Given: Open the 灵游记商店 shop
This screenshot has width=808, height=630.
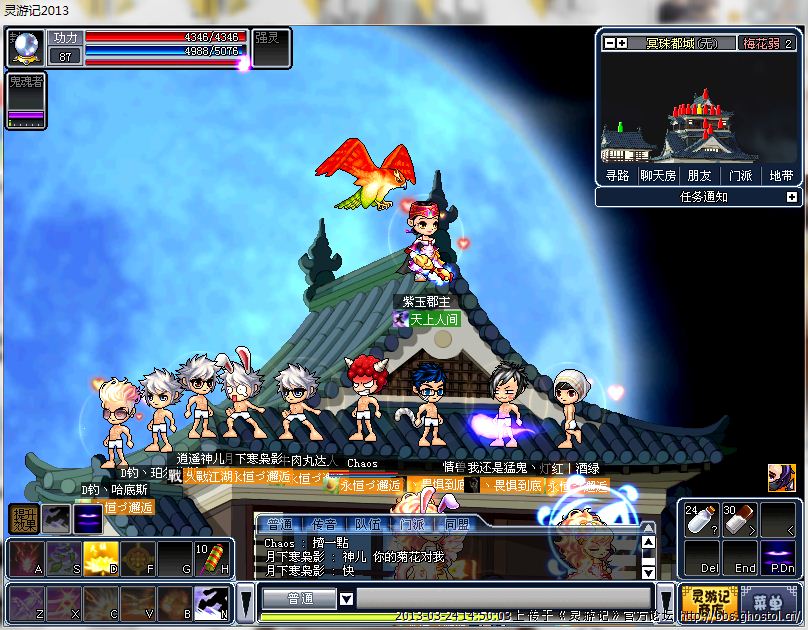Looking at the screenshot, I should (x=709, y=601).
